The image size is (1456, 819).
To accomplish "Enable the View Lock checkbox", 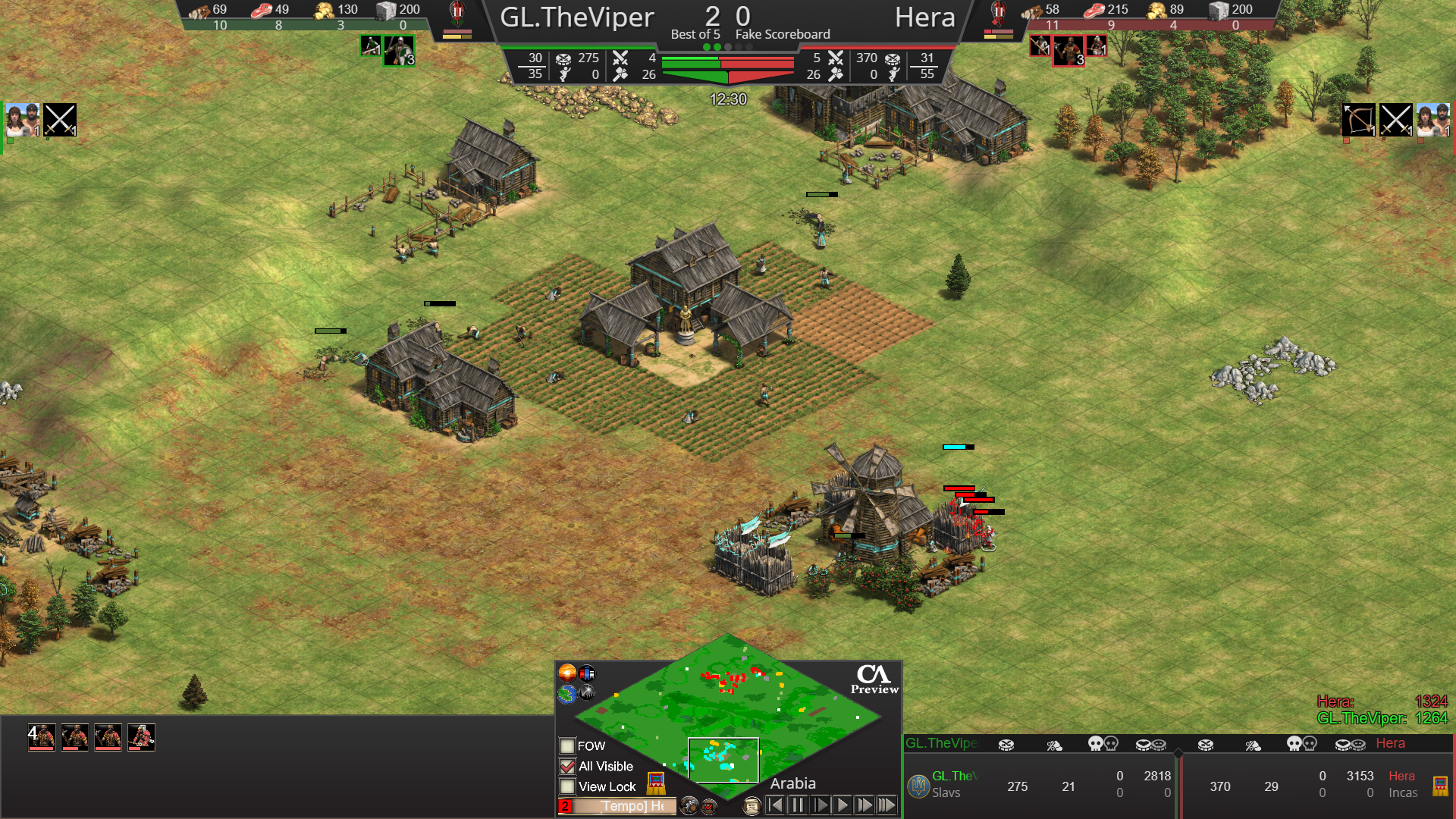I will (566, 787).
